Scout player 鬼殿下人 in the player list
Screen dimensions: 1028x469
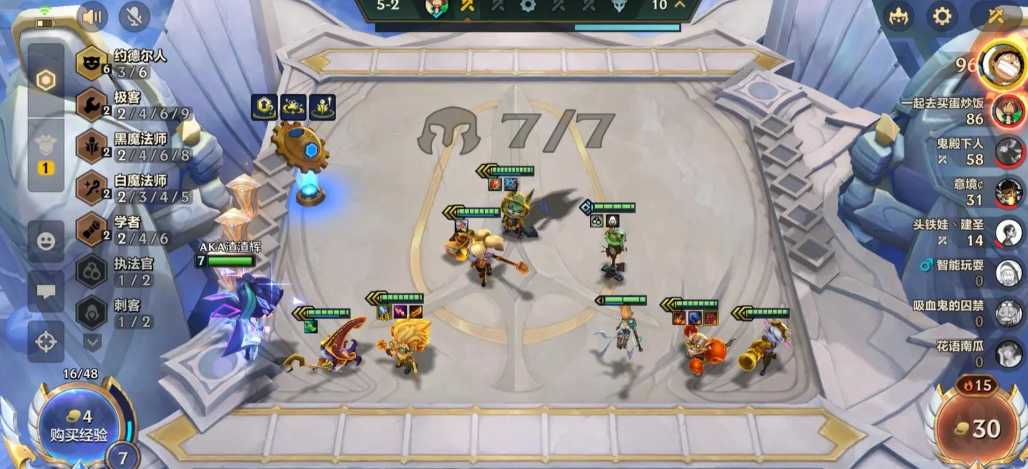tap(1008, 151)
